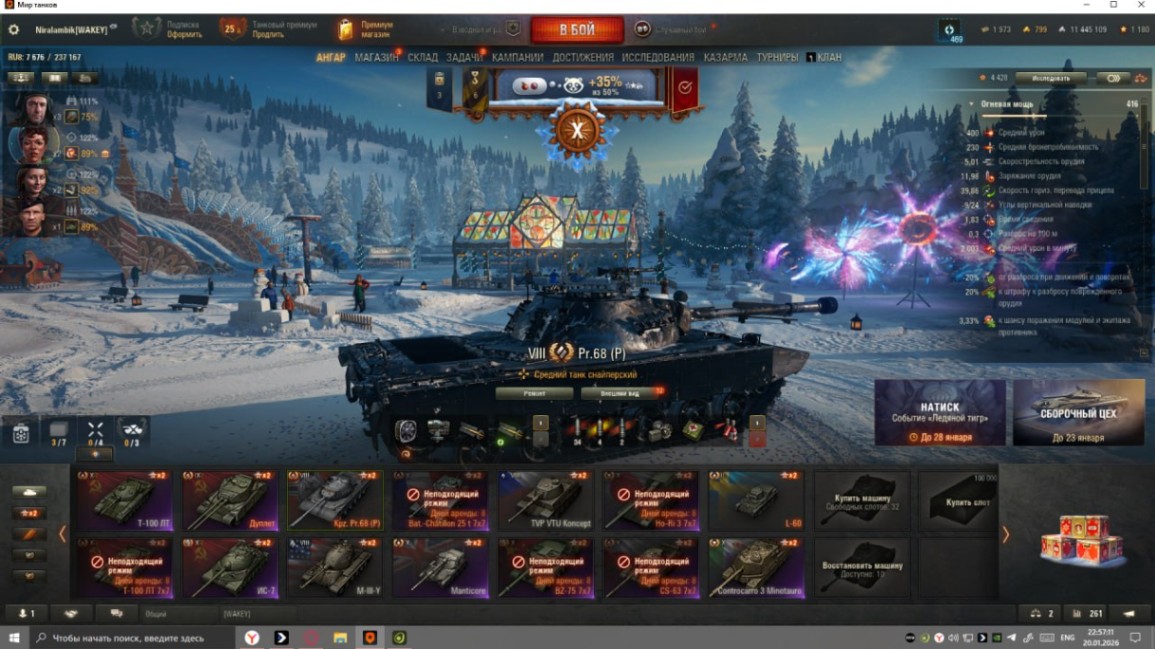
Task: Close the game window
Action: [x=1141, y=5]
